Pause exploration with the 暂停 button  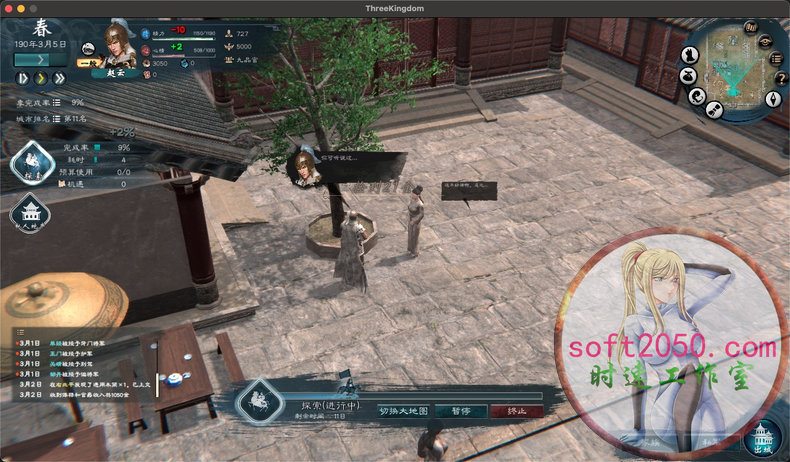460,411
